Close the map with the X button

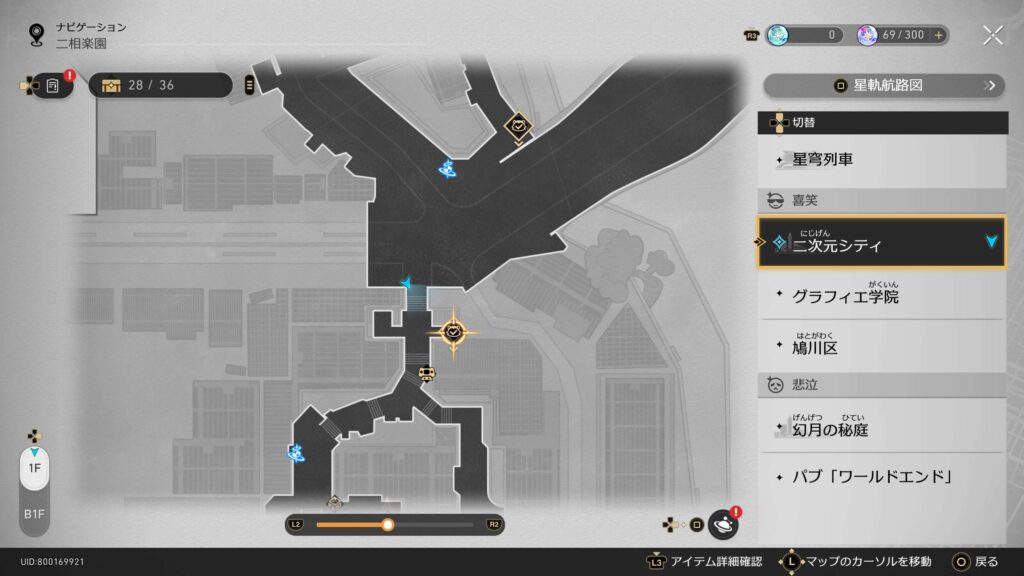pyautogui.click(x=993, y=35)
